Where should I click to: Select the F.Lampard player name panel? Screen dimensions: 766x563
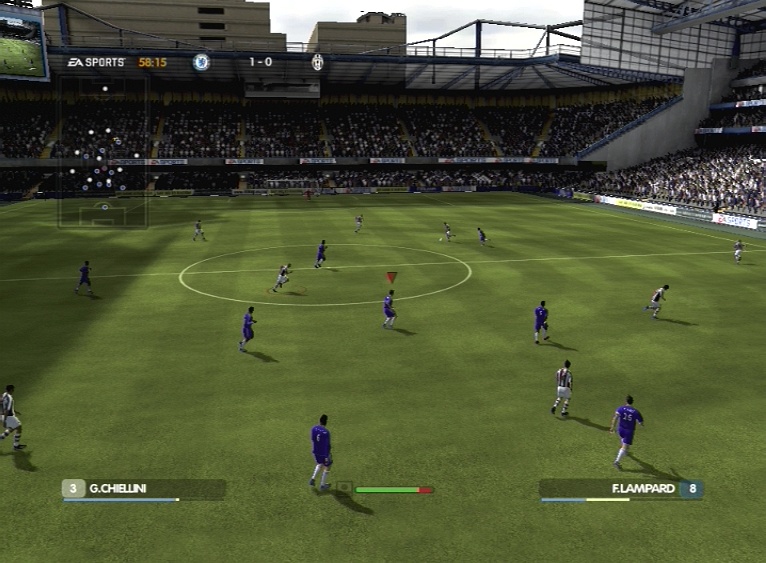tap(621, 489)
